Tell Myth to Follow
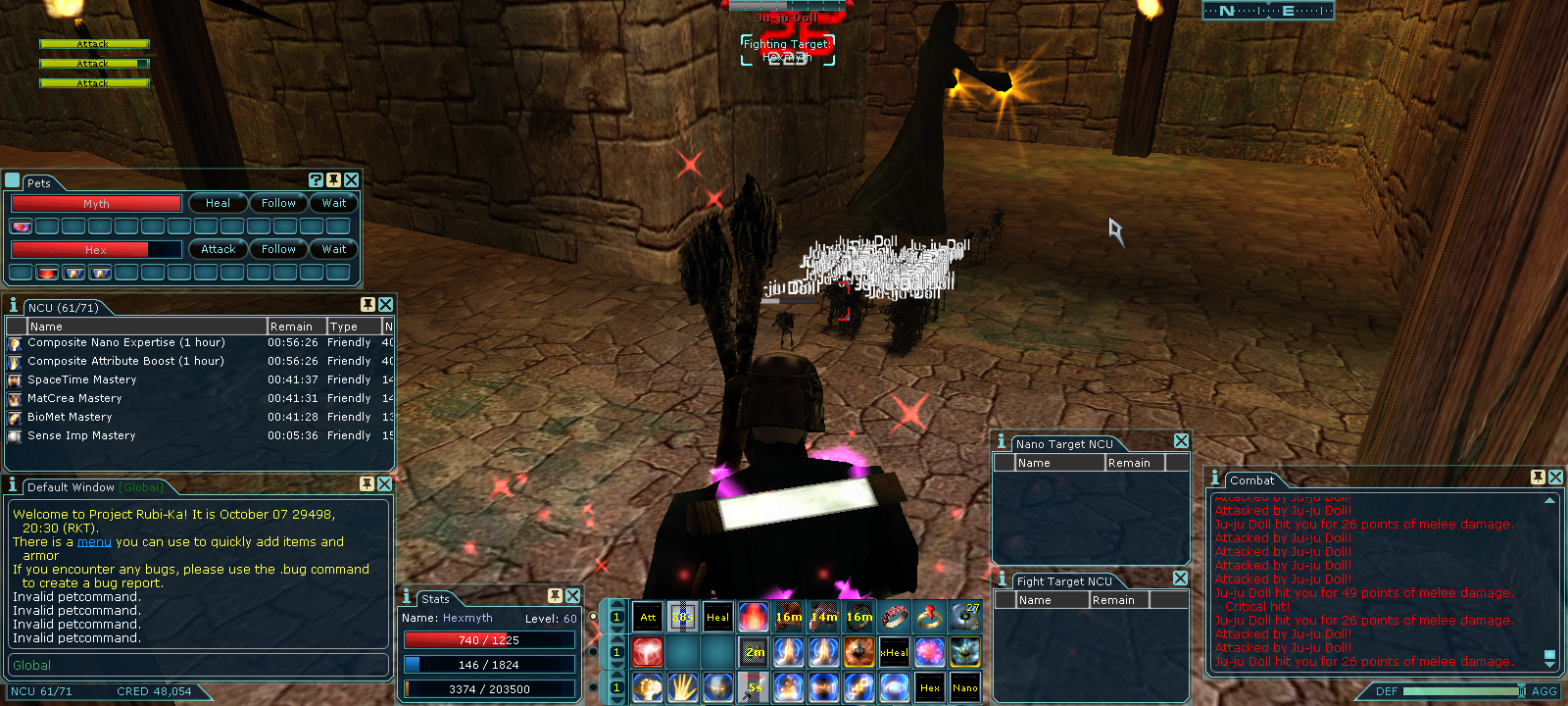The height and width of the screenshot is (706, 1568). (x=278, y=203)
